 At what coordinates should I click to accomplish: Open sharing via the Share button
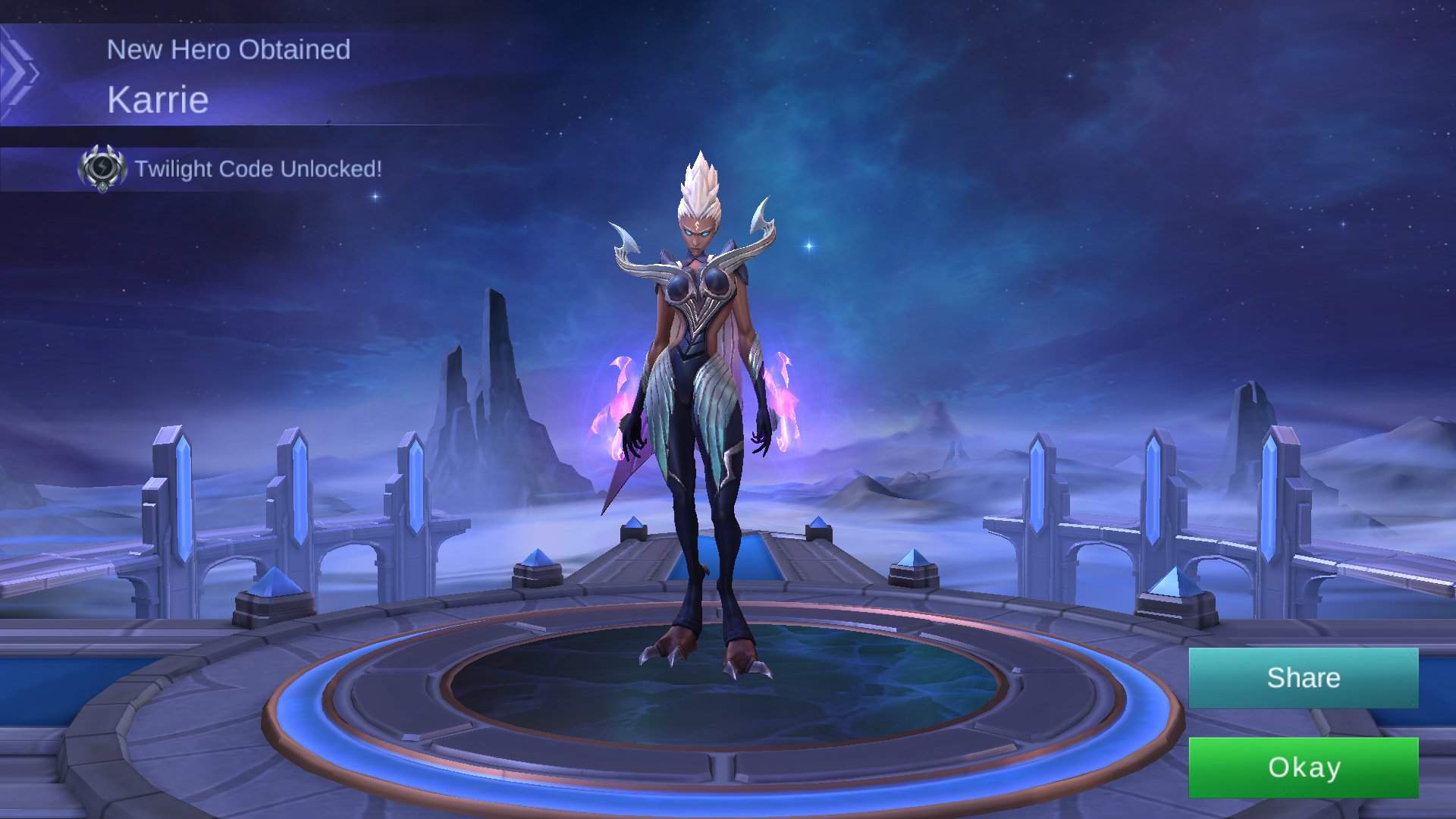(1302, 677)
